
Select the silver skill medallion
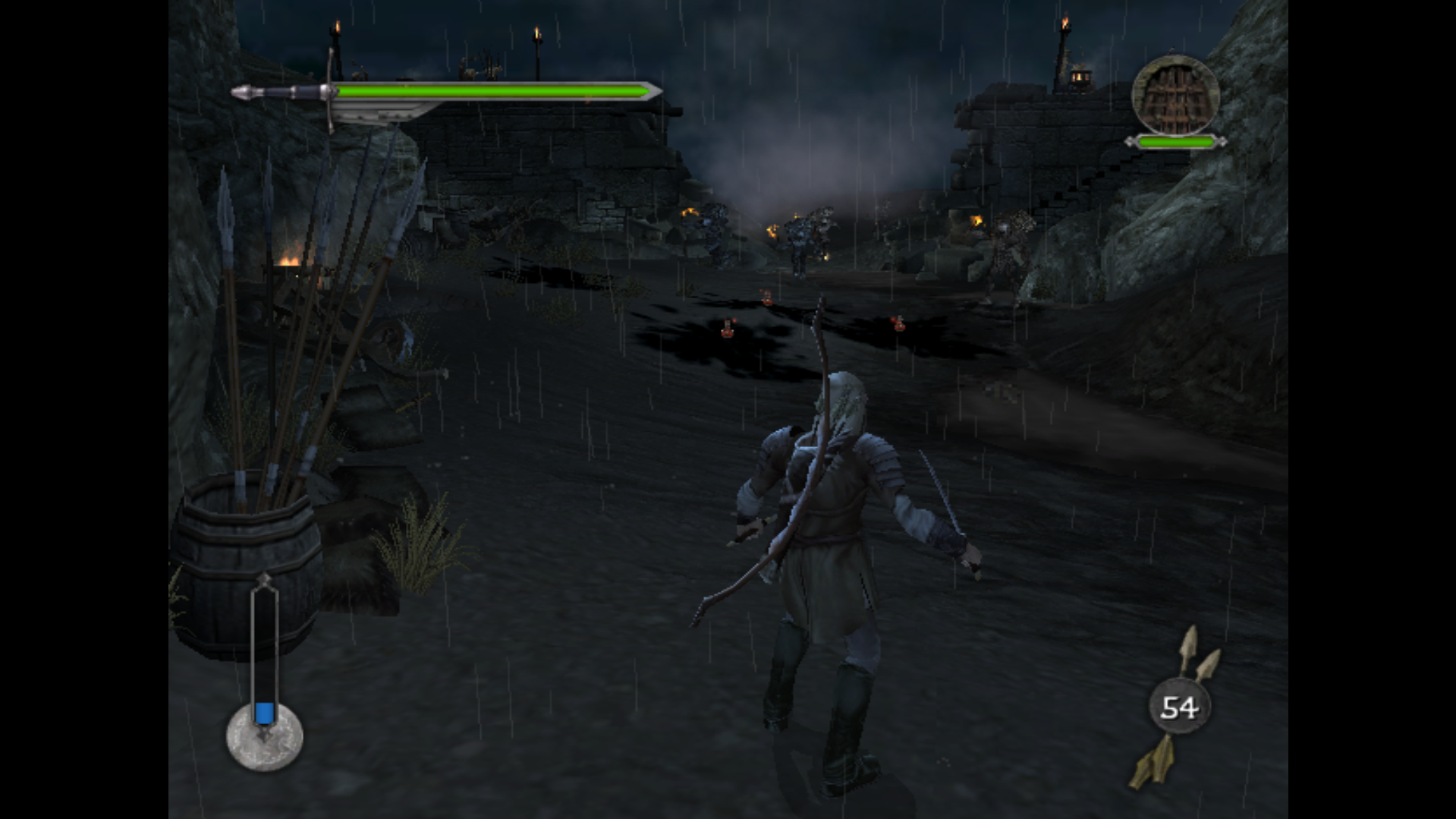click(x=265, y=738)
